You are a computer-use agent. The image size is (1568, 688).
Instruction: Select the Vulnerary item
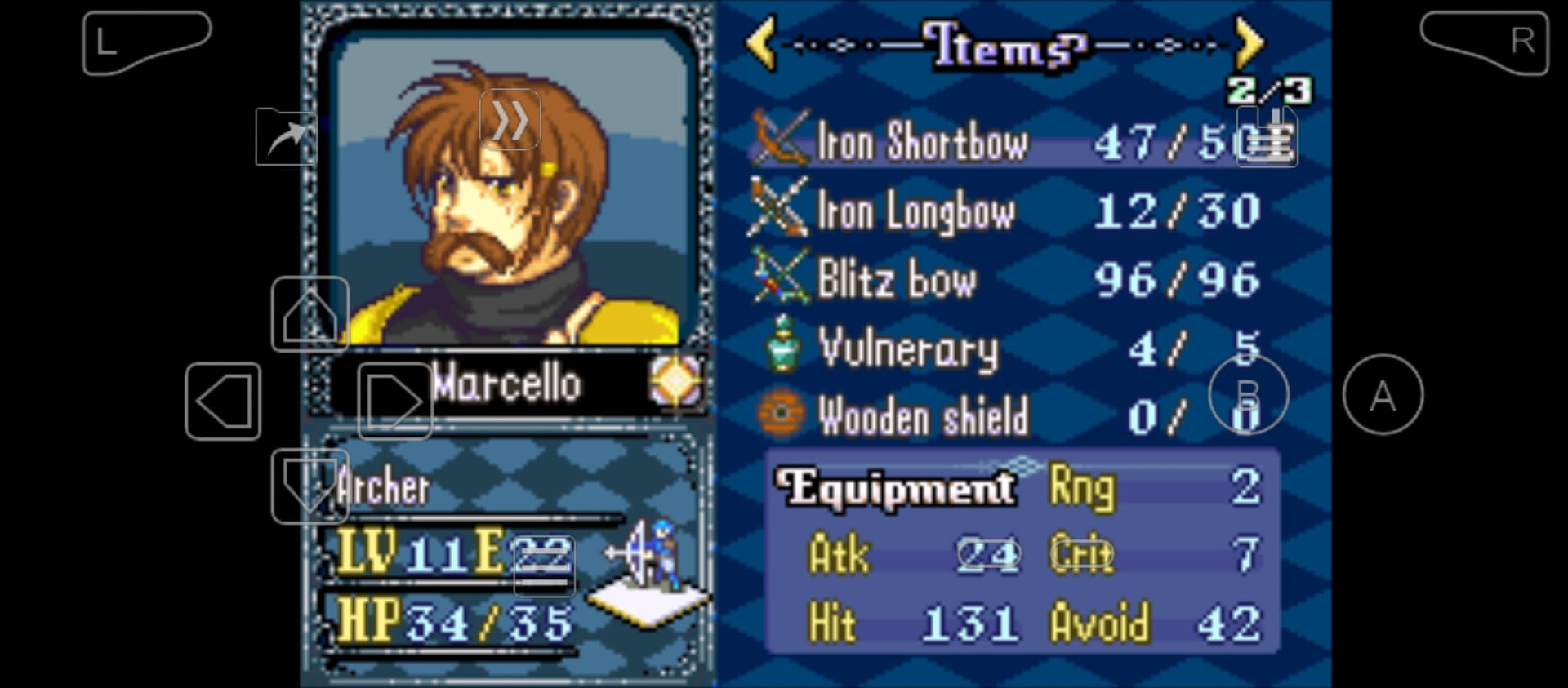(x=908, y=348)
